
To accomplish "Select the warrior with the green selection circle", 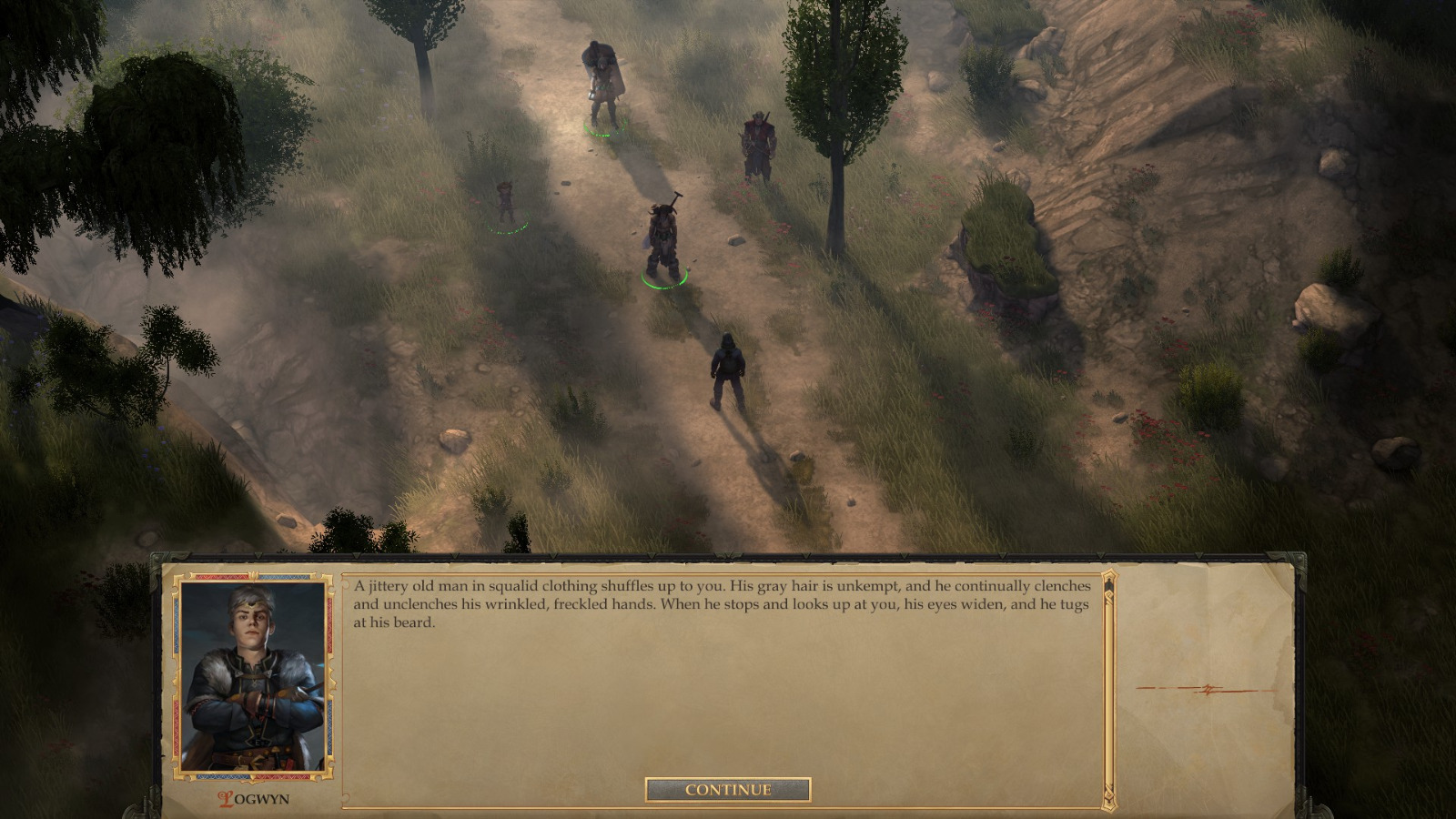I will click(x=662, y=237).
